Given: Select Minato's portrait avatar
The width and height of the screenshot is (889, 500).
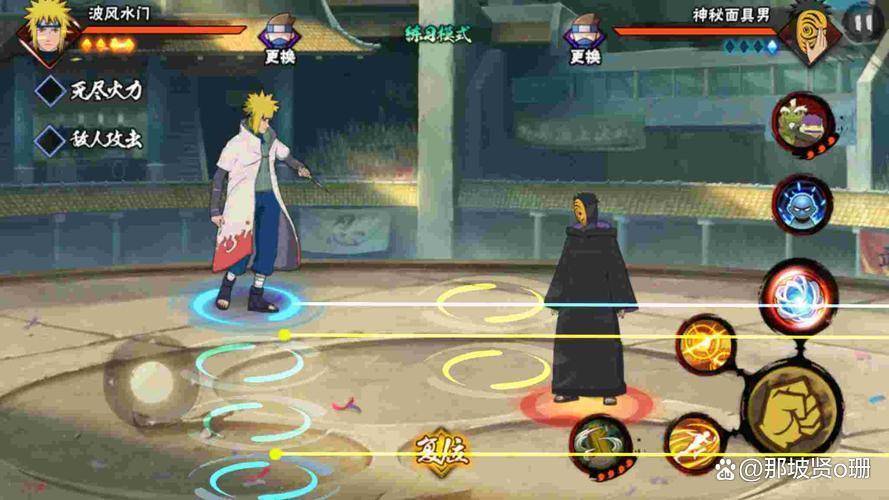Looking at the screenshot, I should 45,30.
